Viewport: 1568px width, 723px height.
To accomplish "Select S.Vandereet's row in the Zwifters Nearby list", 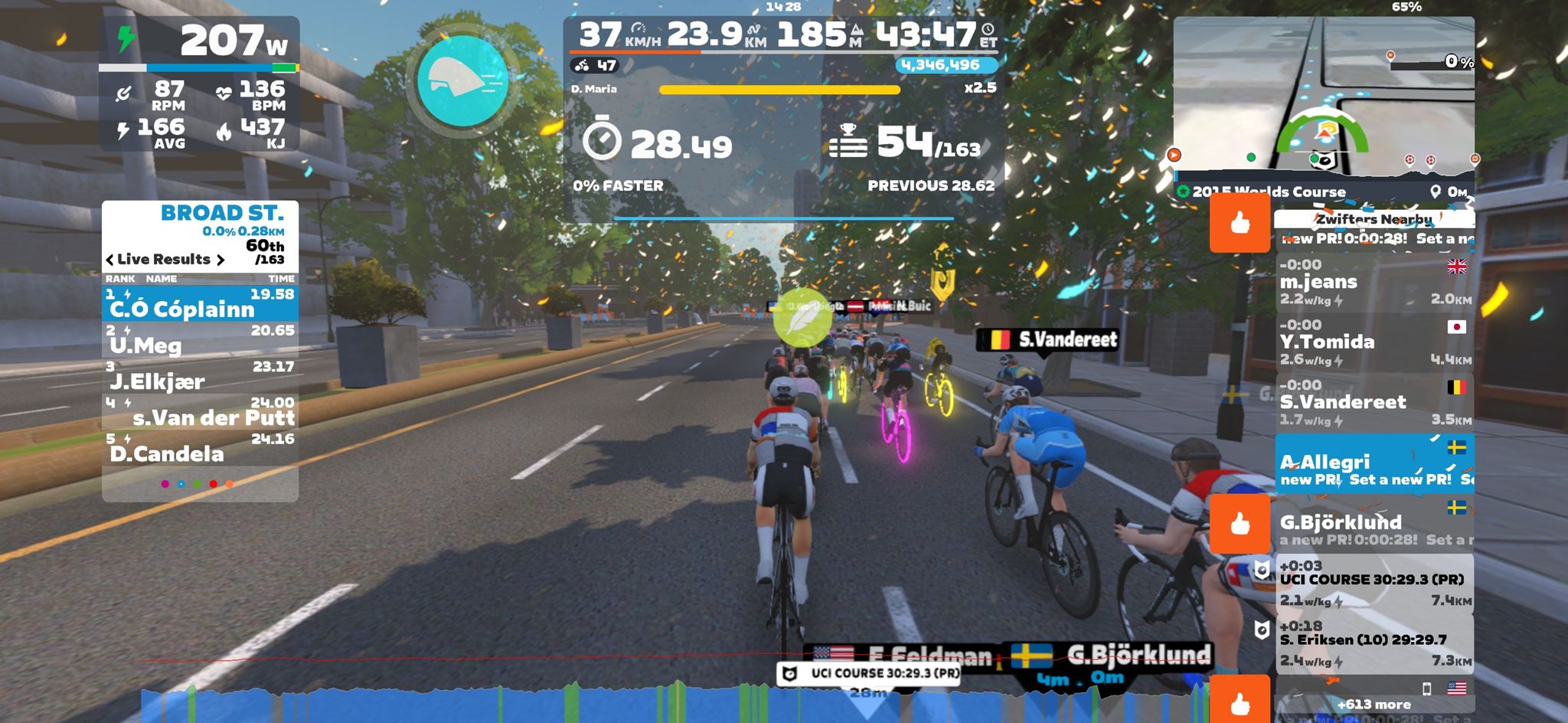I will coord(1374,403).
